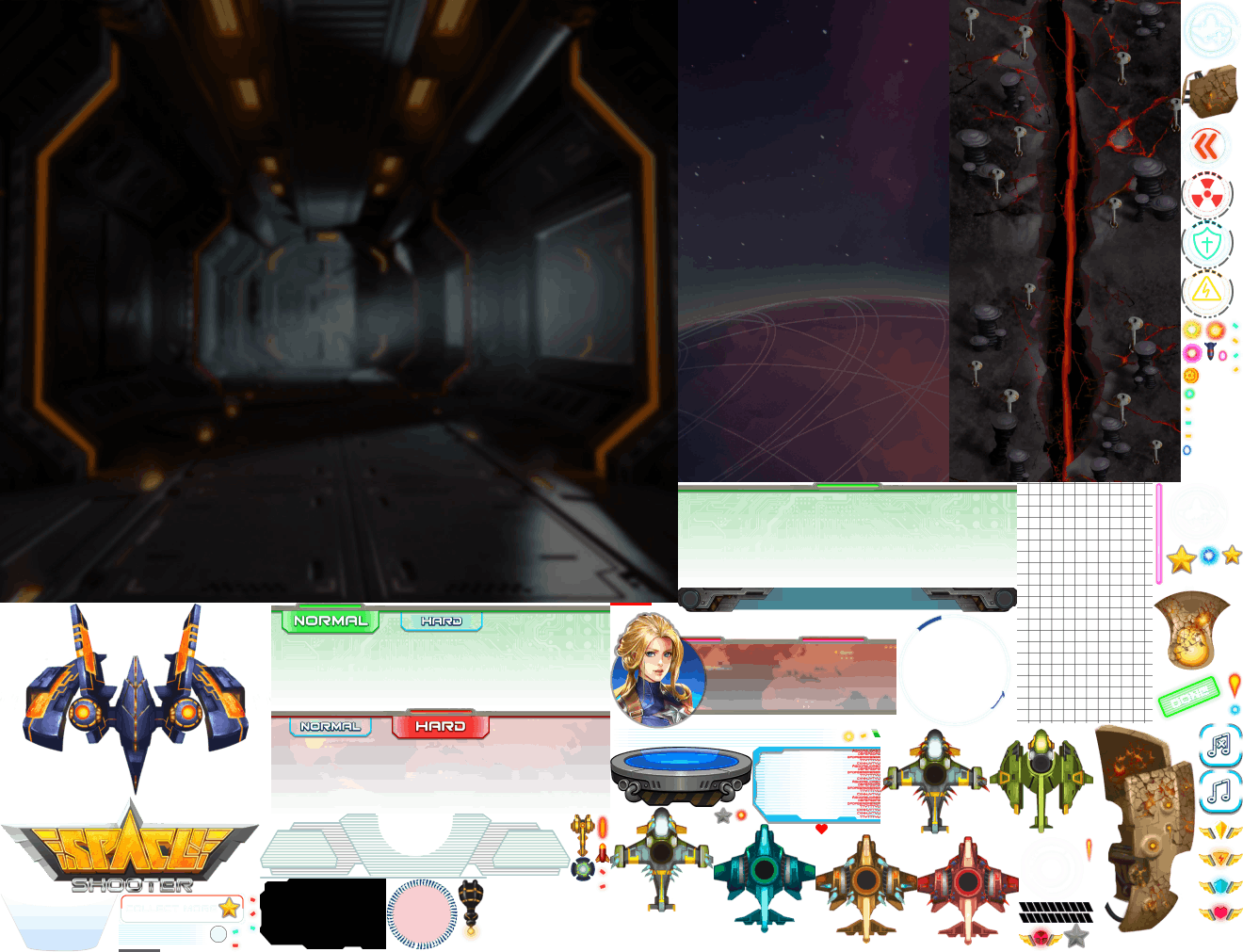Select the highlighted green NORMAL difficulty tab
1243x952 pixels.
point(330,621)
